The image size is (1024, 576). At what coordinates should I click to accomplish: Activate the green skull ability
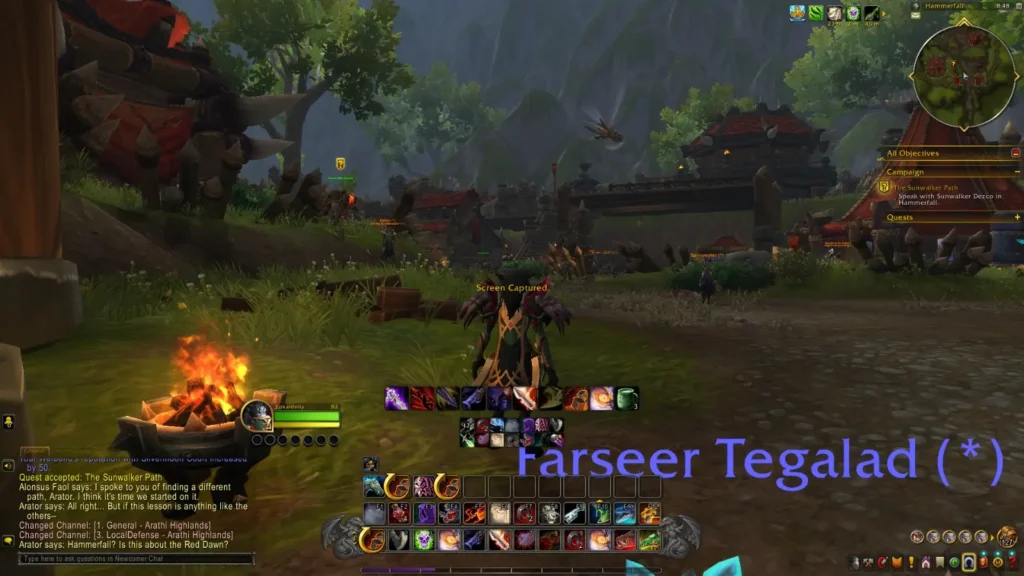pyautogui.click(x=423, y=540)
